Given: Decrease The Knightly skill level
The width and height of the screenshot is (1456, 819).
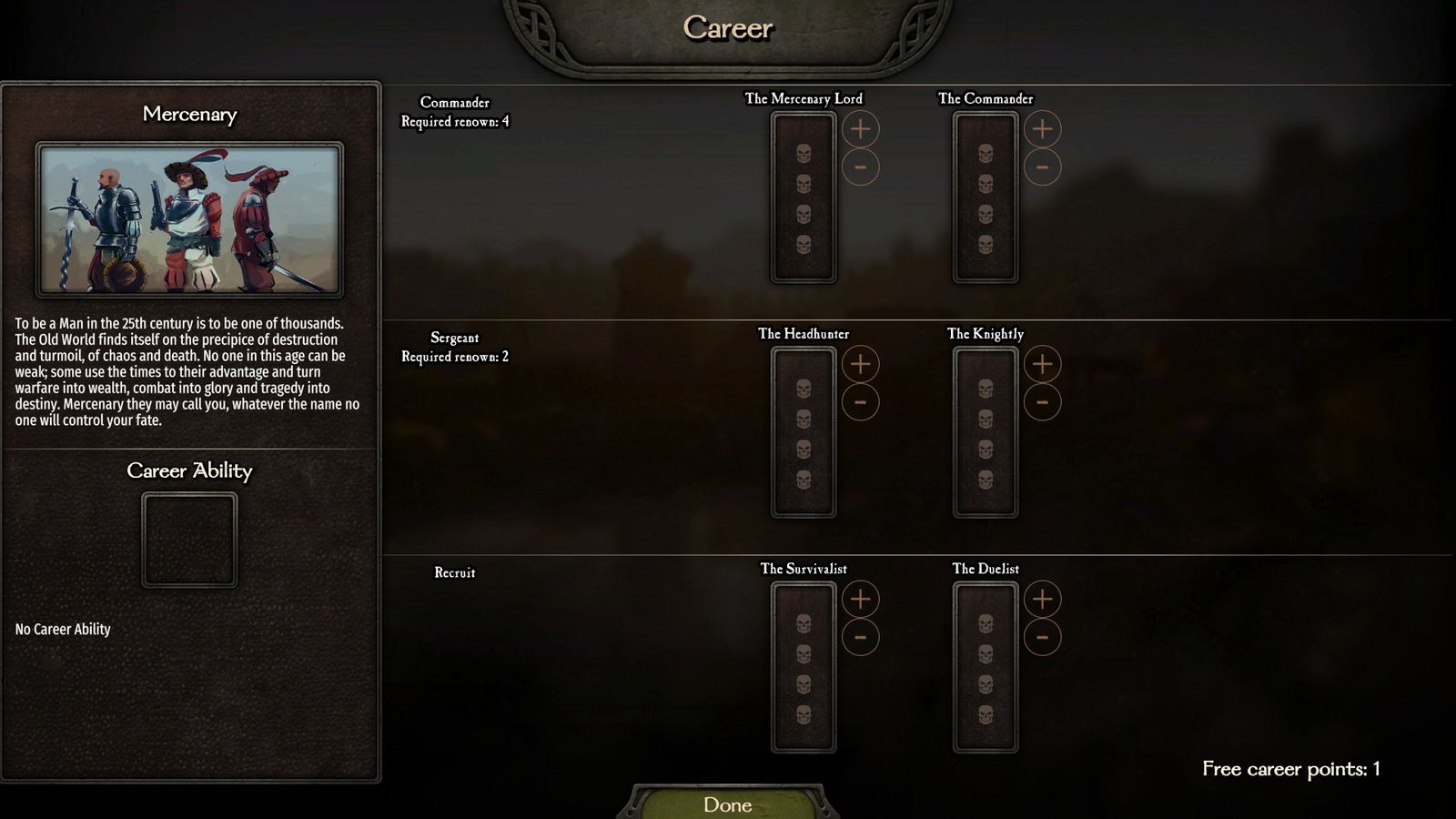Looking at the screenshot, I should (1042, 402).
